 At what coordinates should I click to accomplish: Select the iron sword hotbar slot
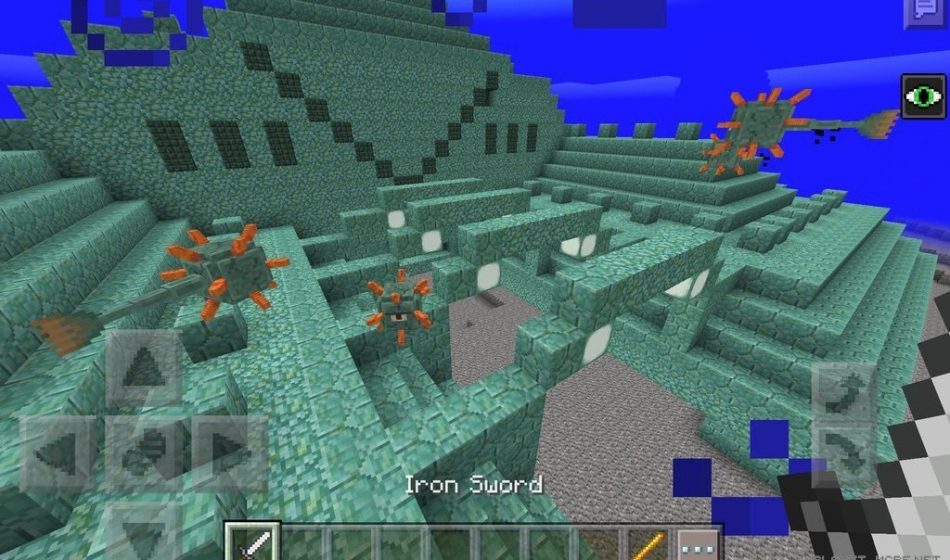click(x=251, y=542)
